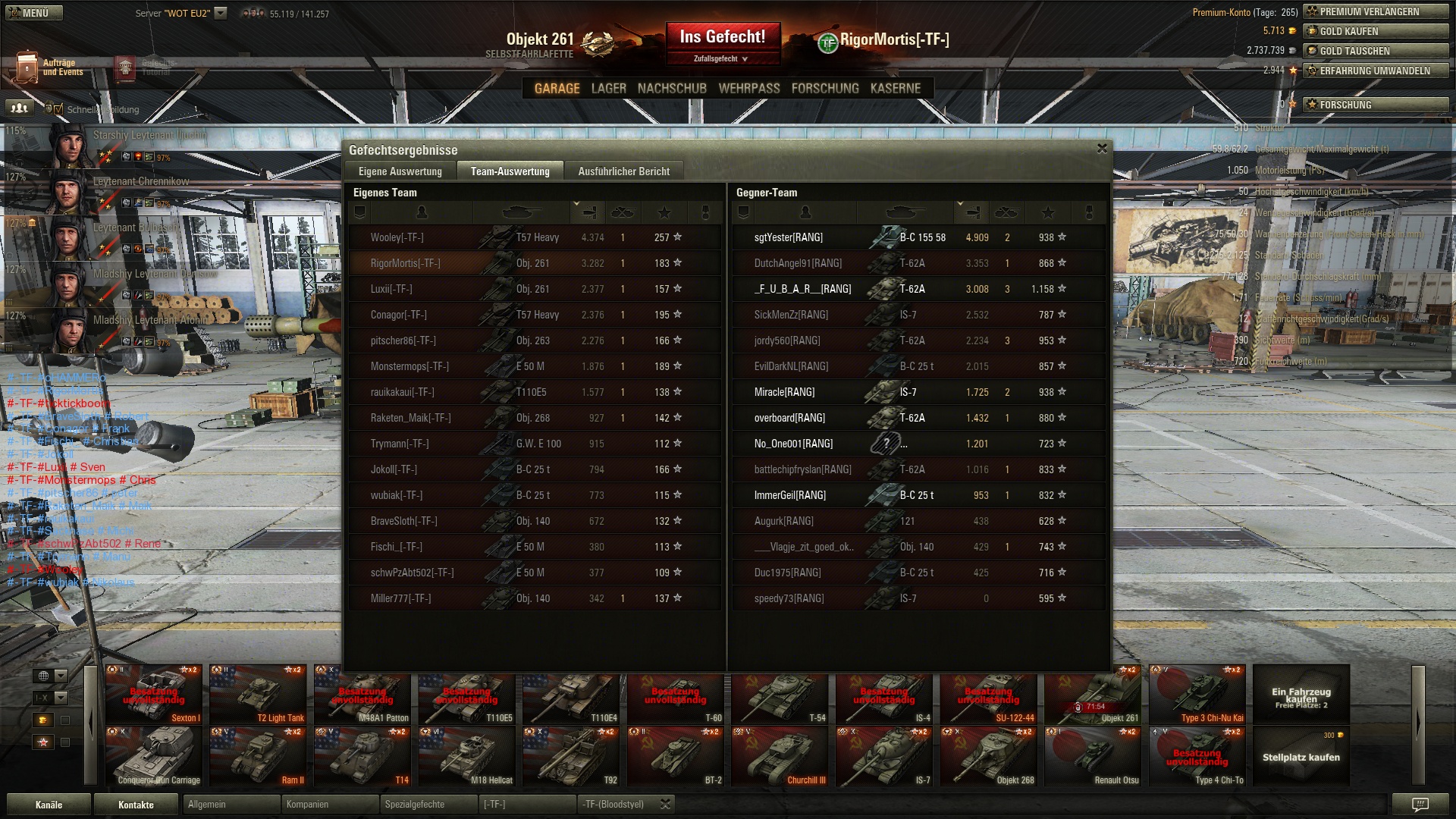Image resolution: width=1456 pixels, height=819 pixels.
Task: Open the NACHSCHUB menu
Action: point(672,89)
